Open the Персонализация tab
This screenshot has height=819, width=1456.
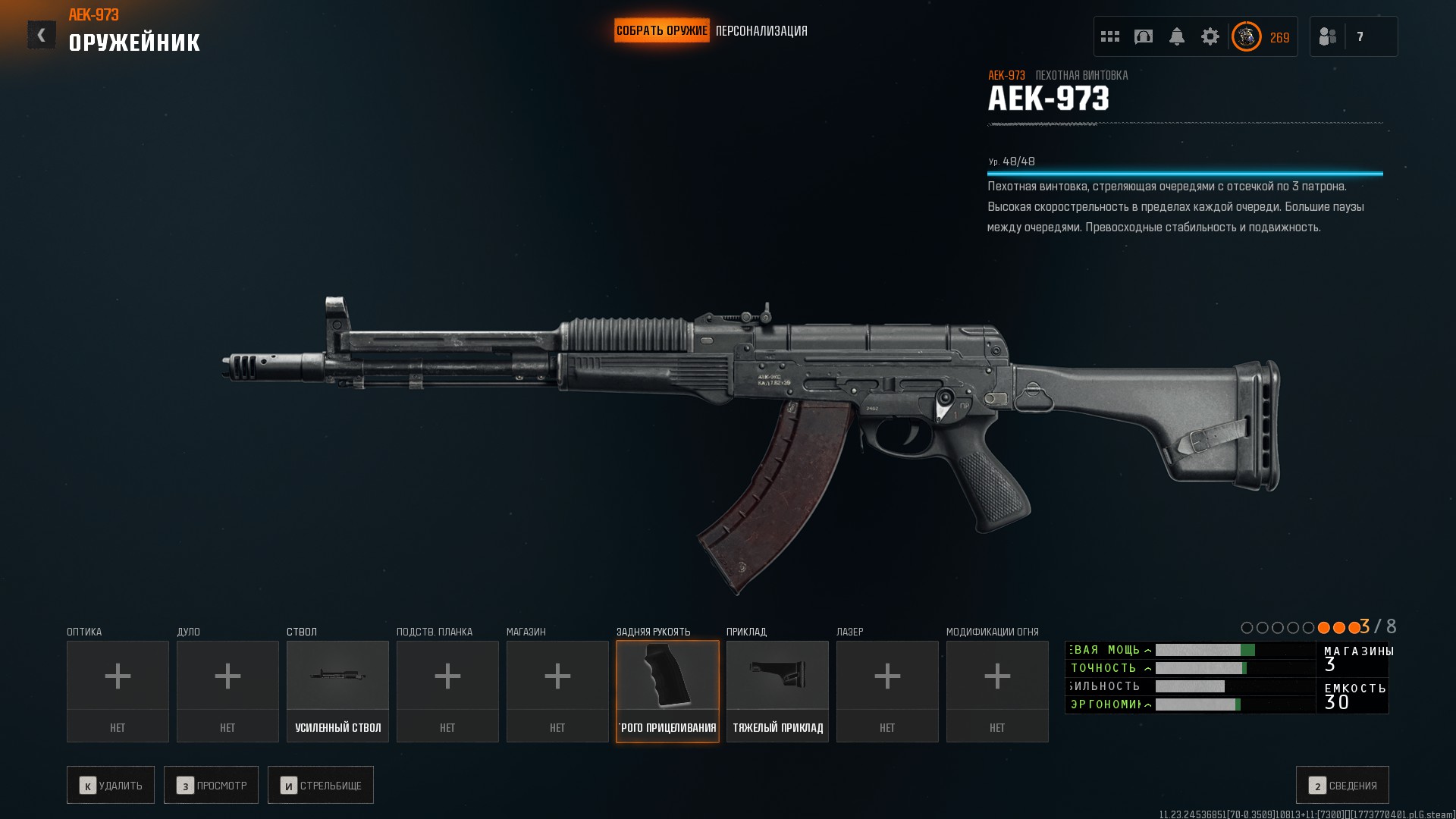pos(761,31)
